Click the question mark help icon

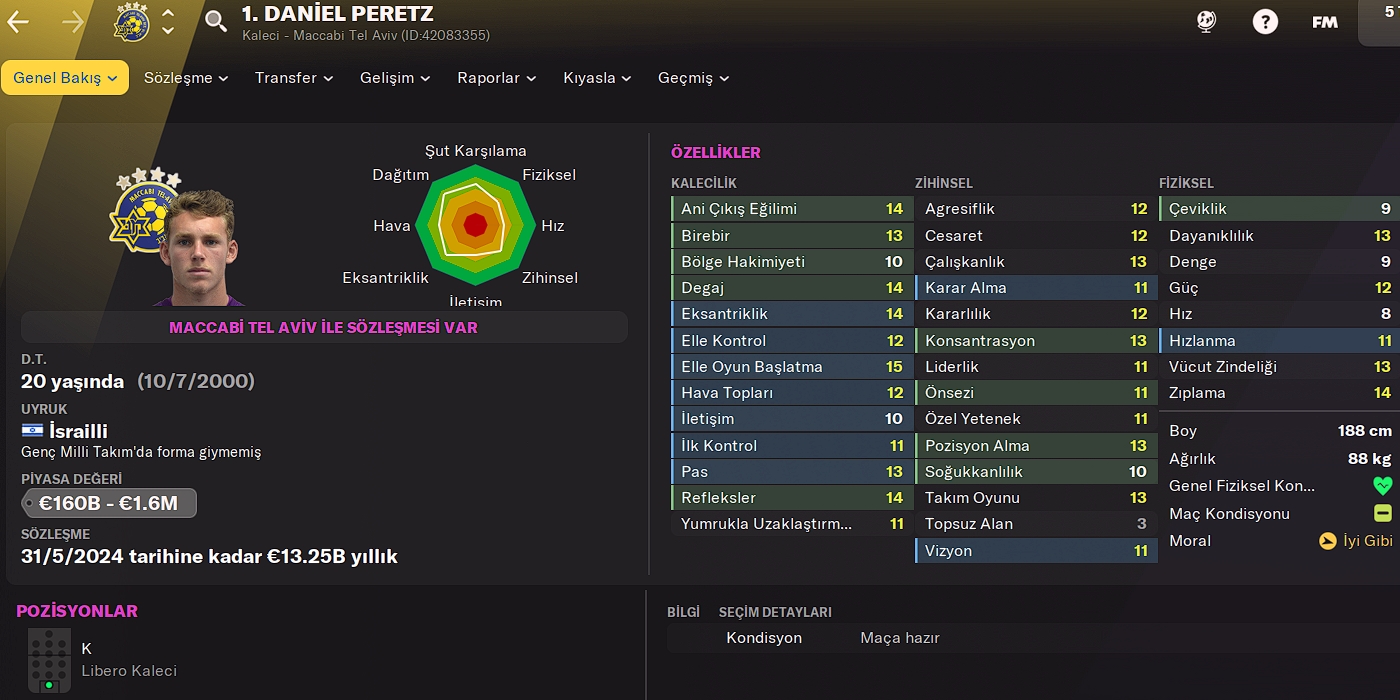pyautogui.click(x=1265, y=22)
